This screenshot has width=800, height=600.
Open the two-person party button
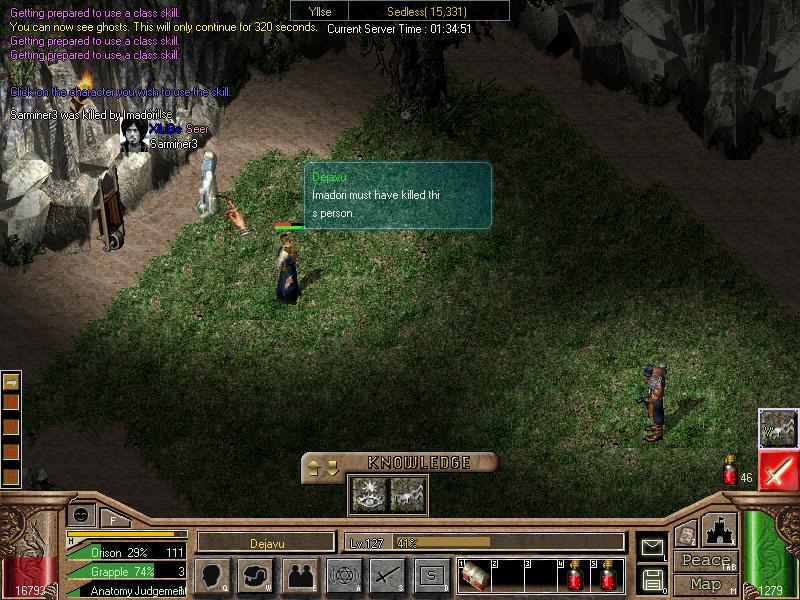pyautogui.click(x=299, y=575)
